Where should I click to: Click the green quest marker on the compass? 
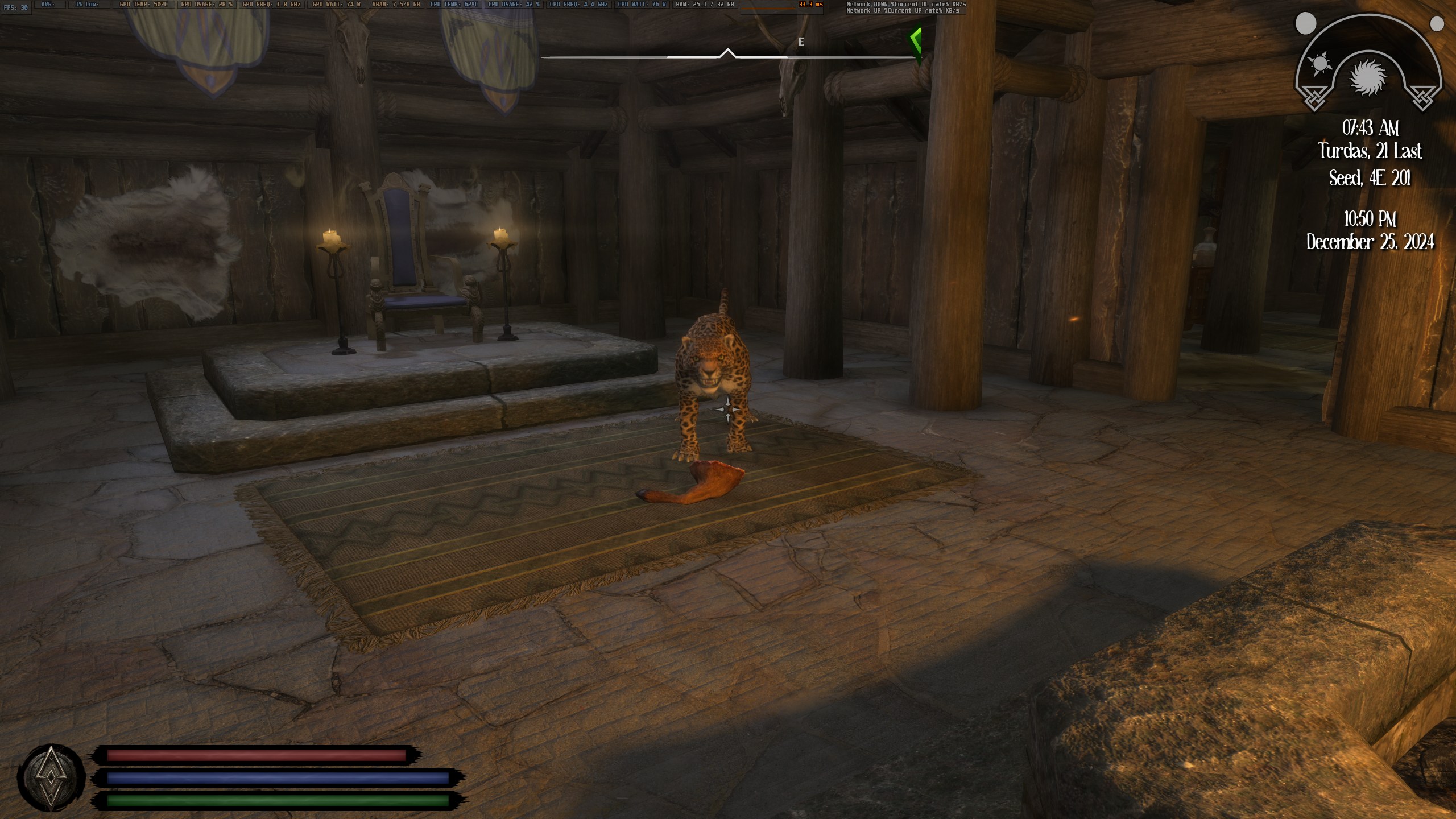tap(915, 41)
